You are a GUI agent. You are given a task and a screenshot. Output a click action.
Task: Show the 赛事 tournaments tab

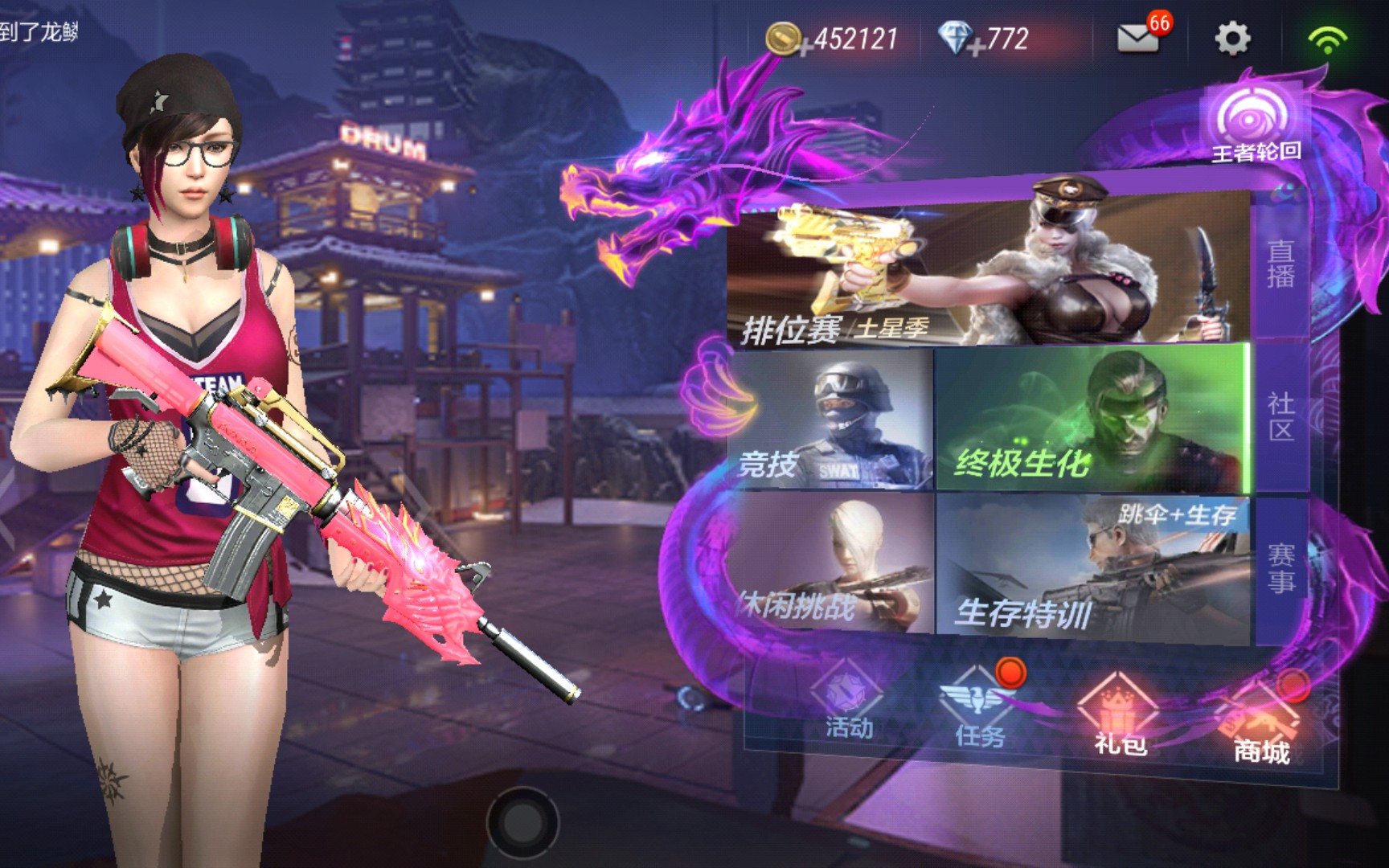1280,567
